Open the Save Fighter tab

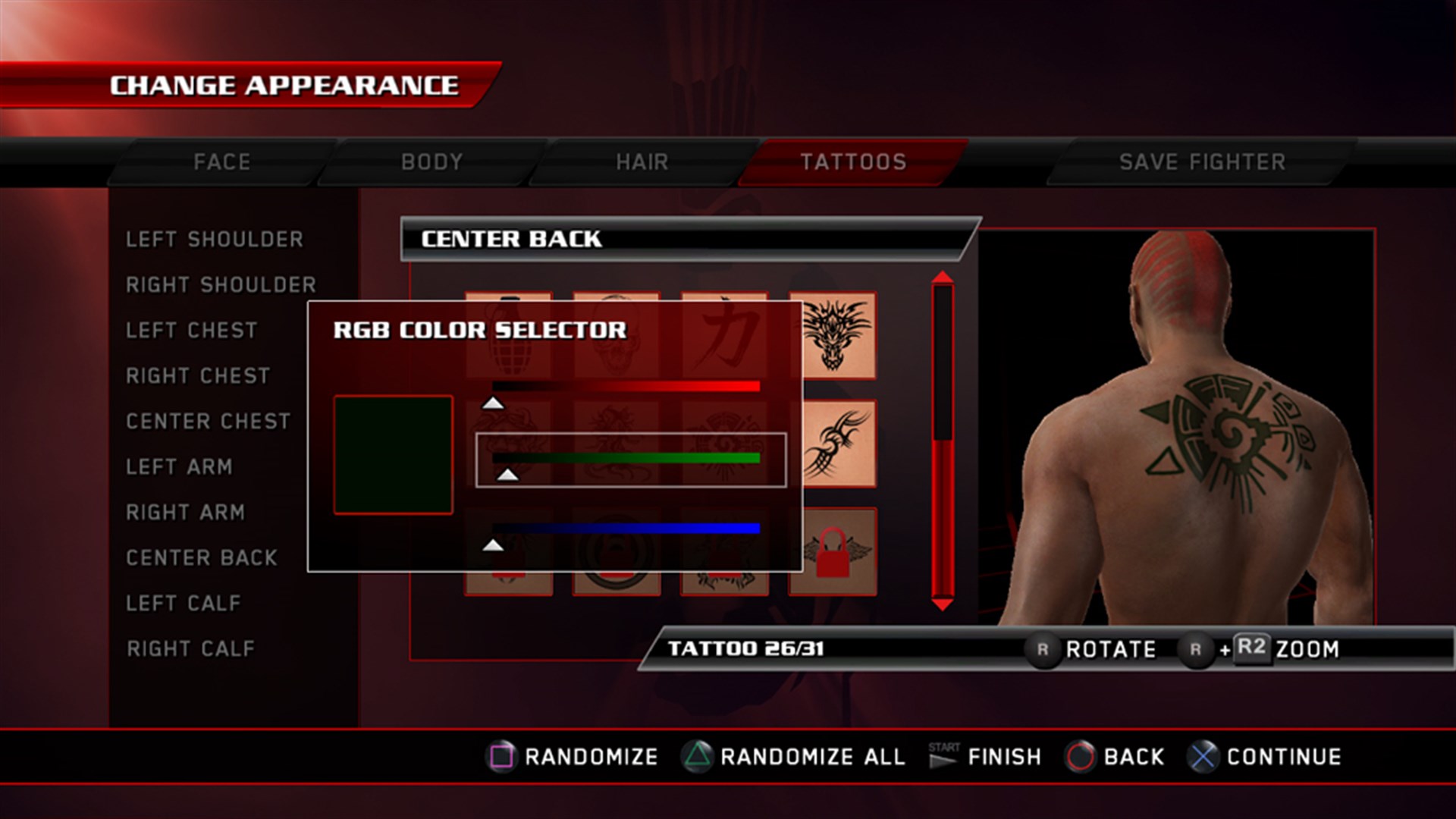1203,161
